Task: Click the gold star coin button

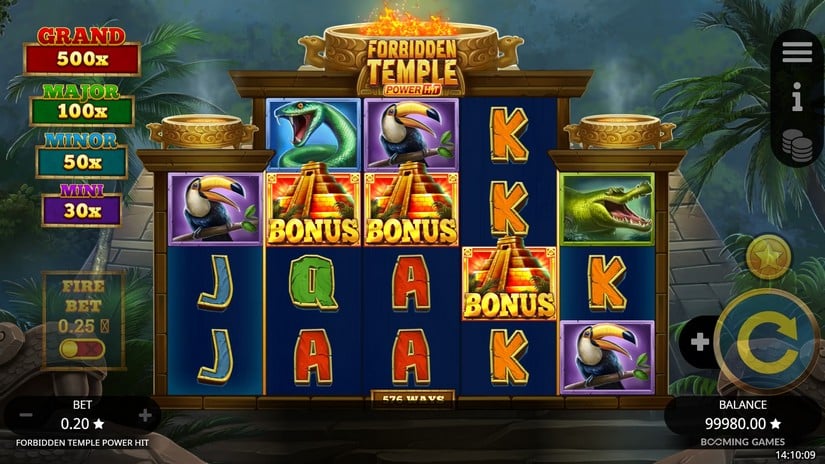Action: (x=768, y=257)
